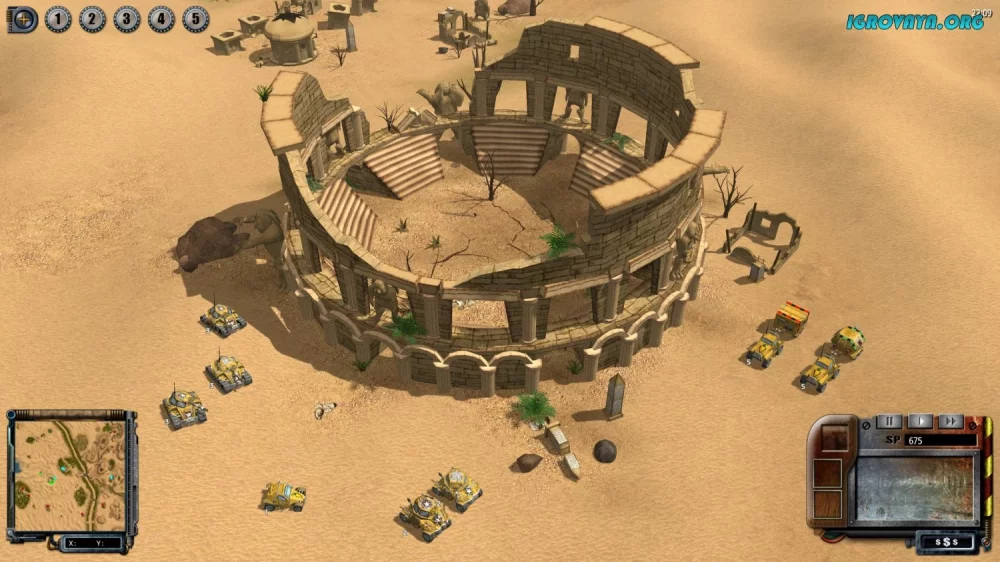Select control group 1
The height and width of the screenshot is (562, 1000).
click(58, 19)
